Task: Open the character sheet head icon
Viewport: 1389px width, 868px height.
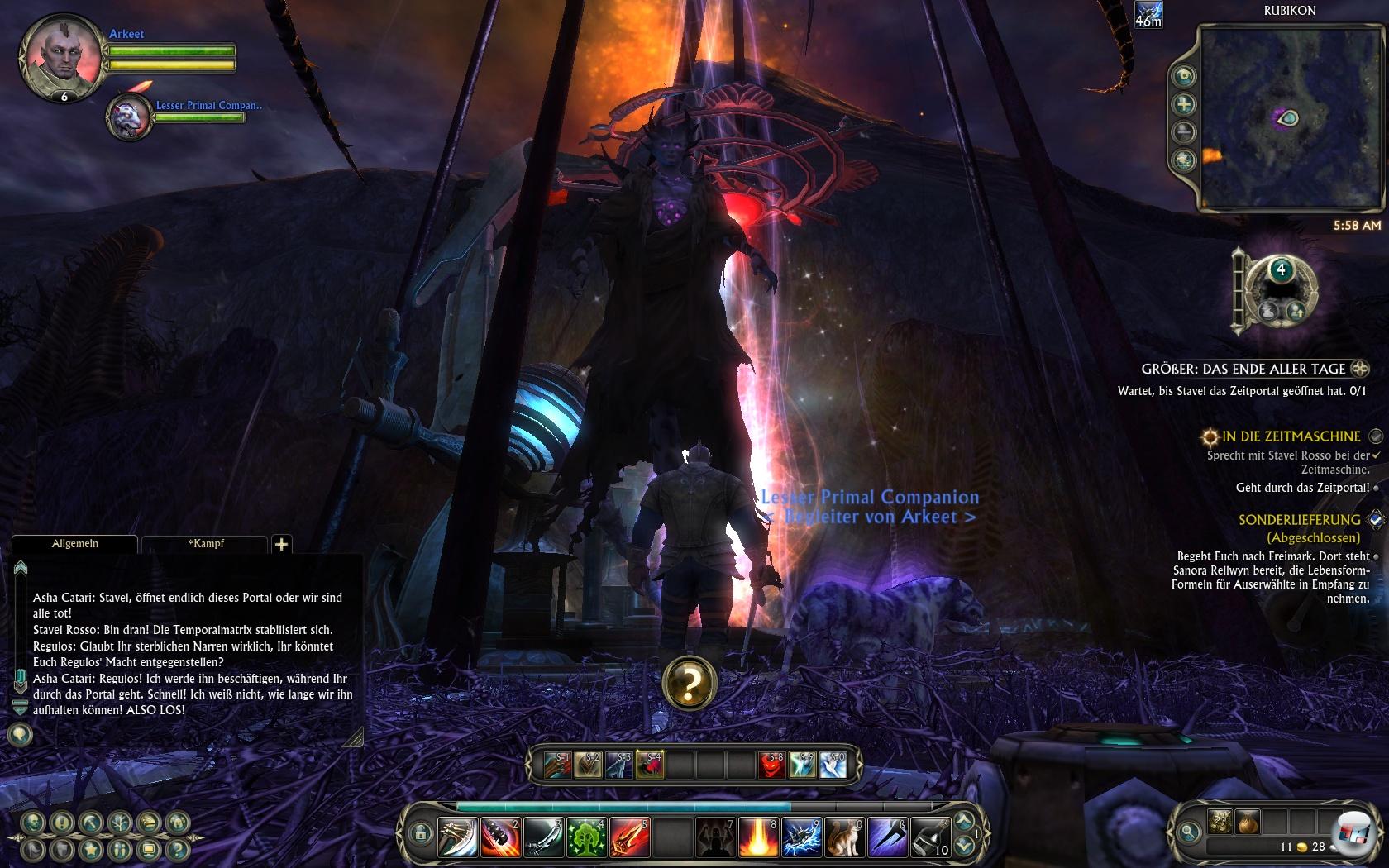Action: coord(34,823)
